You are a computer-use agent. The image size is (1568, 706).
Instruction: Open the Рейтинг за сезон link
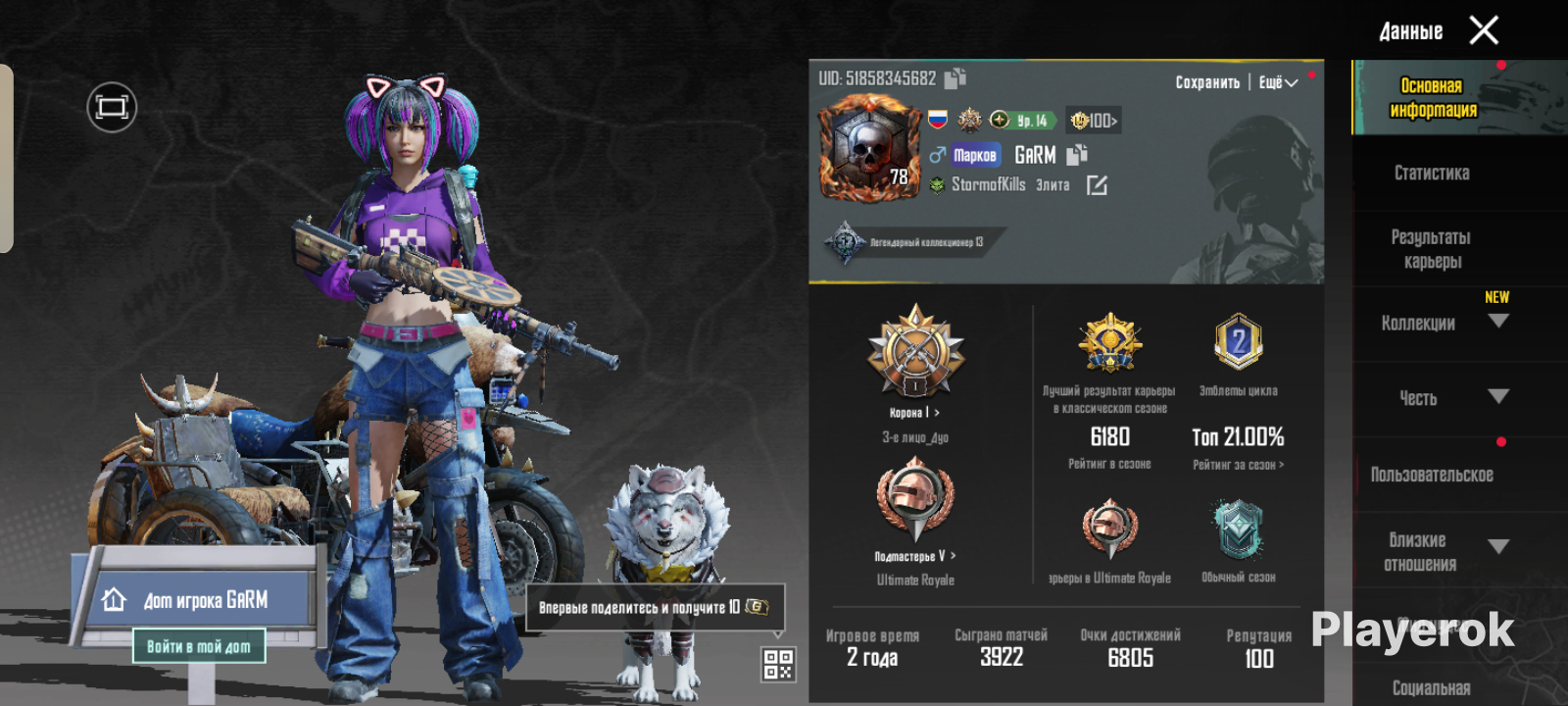[x=1238, y=465]
